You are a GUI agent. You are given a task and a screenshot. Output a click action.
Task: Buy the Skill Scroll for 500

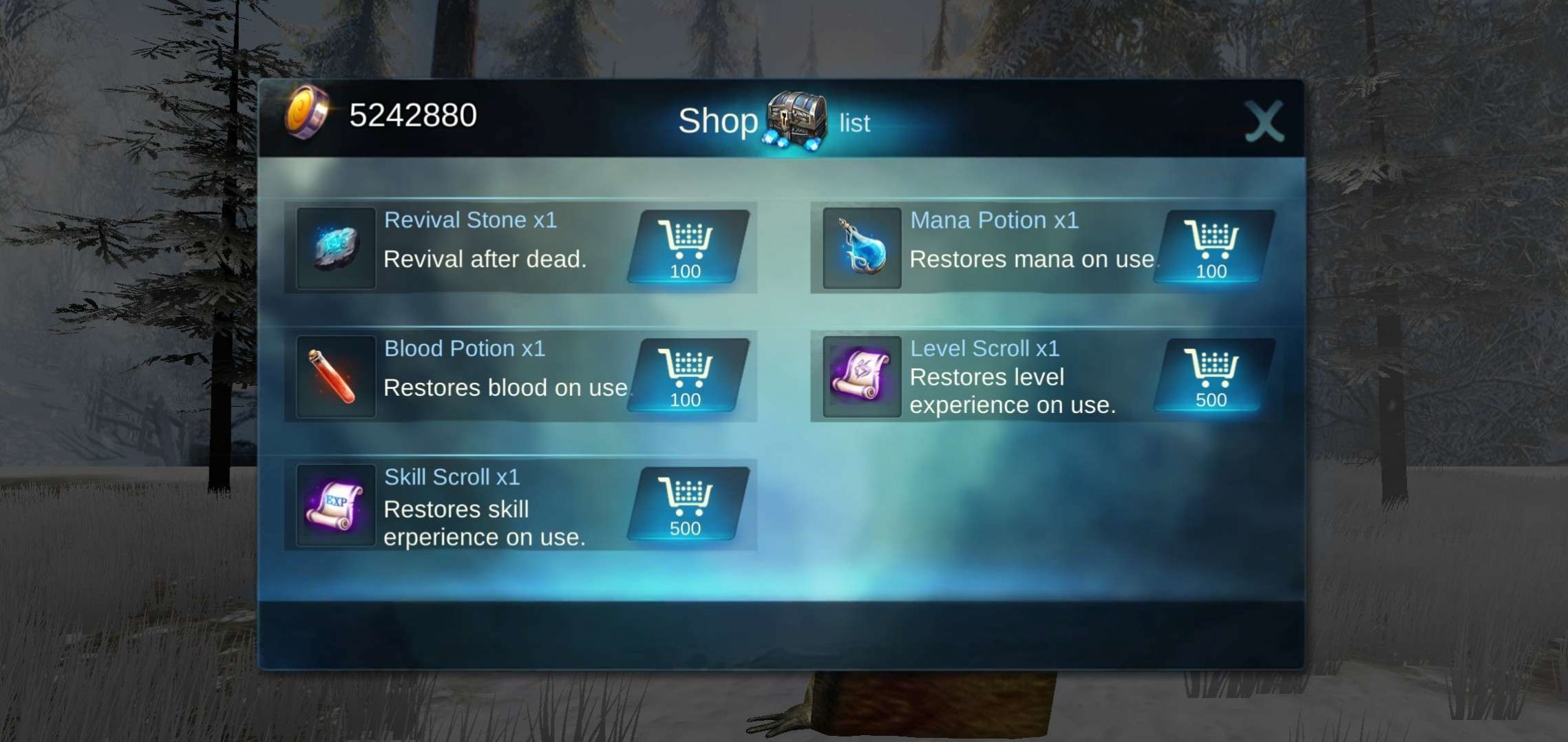687,505
